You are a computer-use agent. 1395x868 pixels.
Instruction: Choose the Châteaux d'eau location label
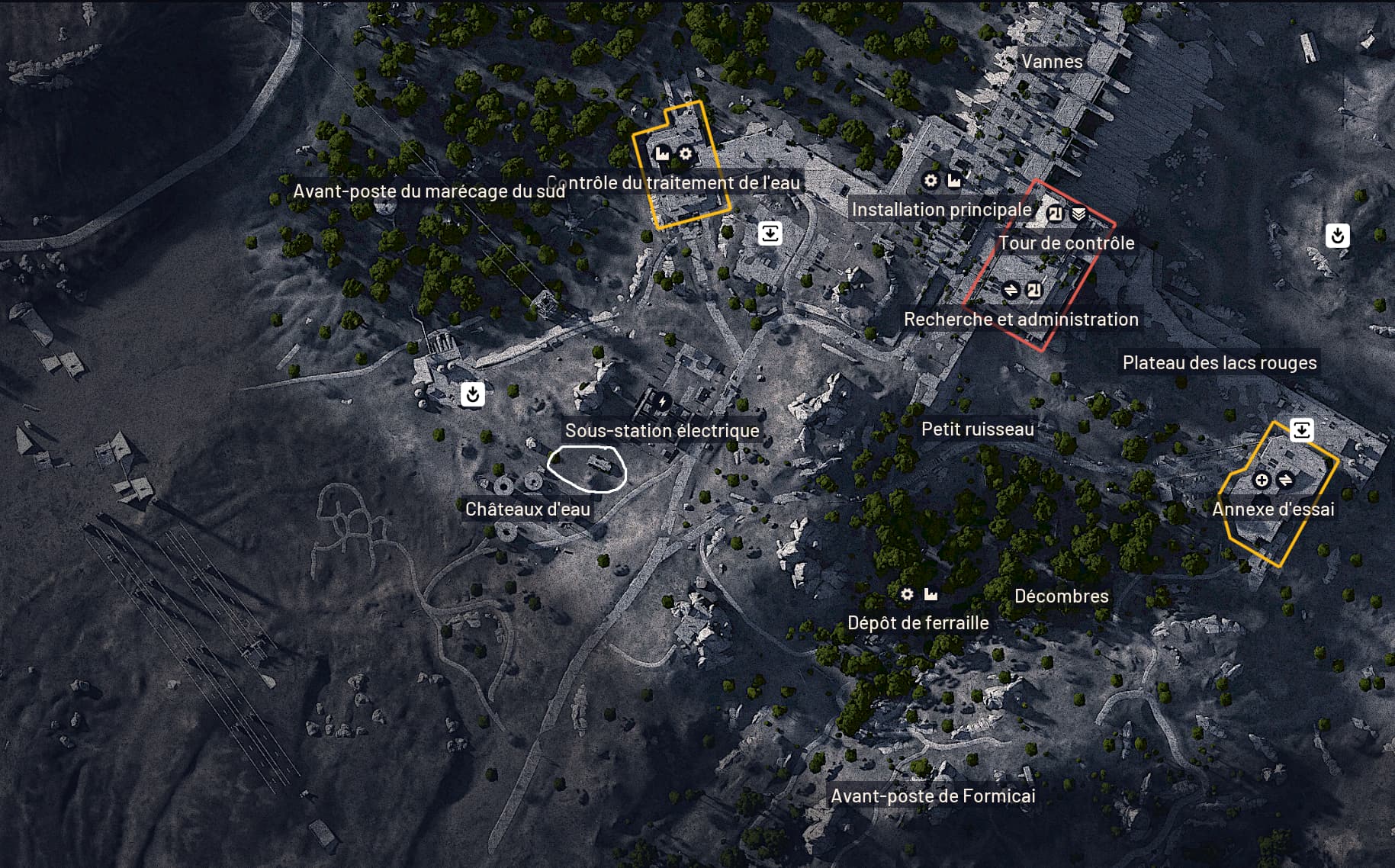(528, 510)
